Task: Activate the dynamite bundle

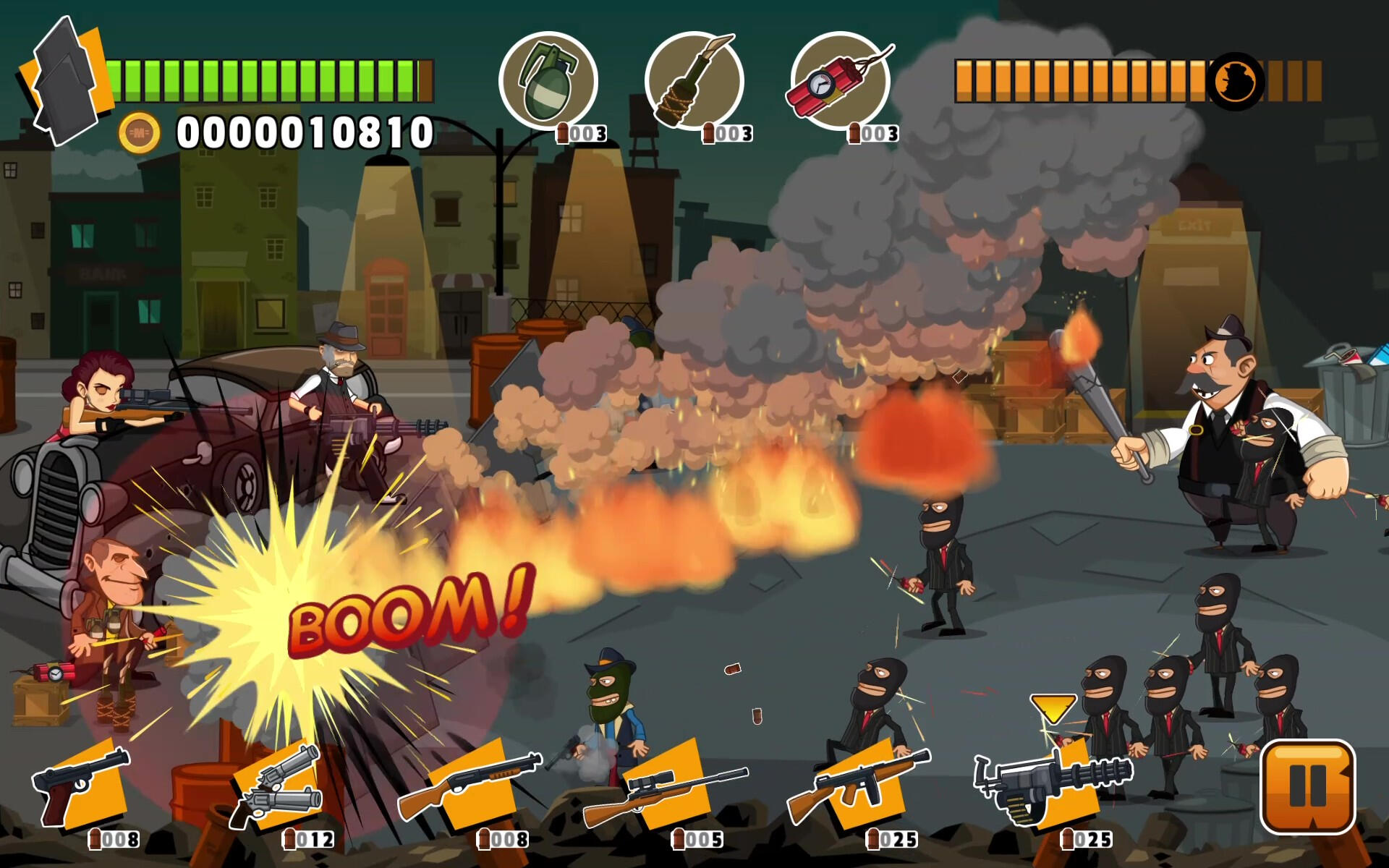Action: (x=839, y=81)
